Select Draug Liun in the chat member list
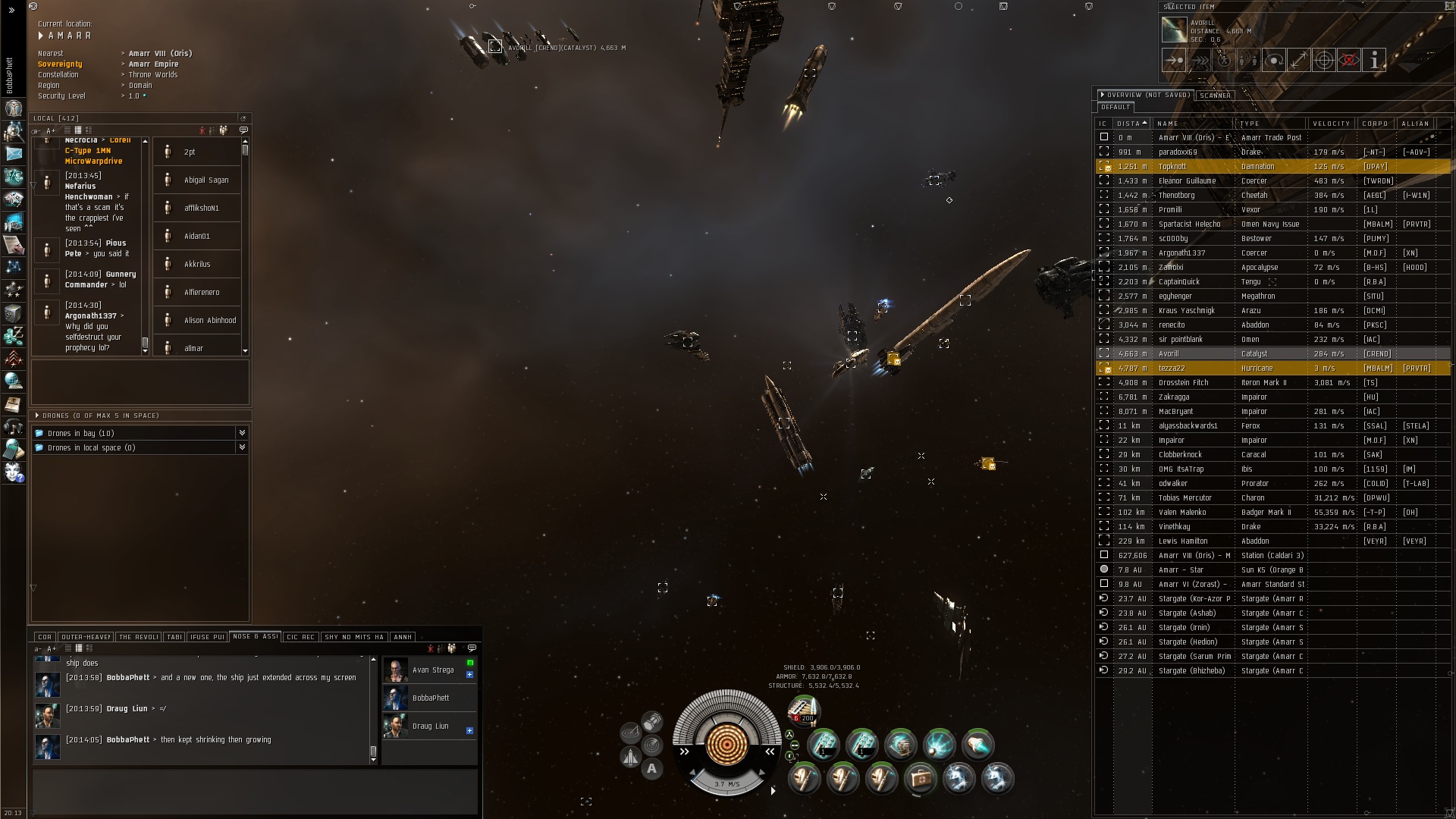The height and width of the screenshot is (819, 1456). point(430,726)
